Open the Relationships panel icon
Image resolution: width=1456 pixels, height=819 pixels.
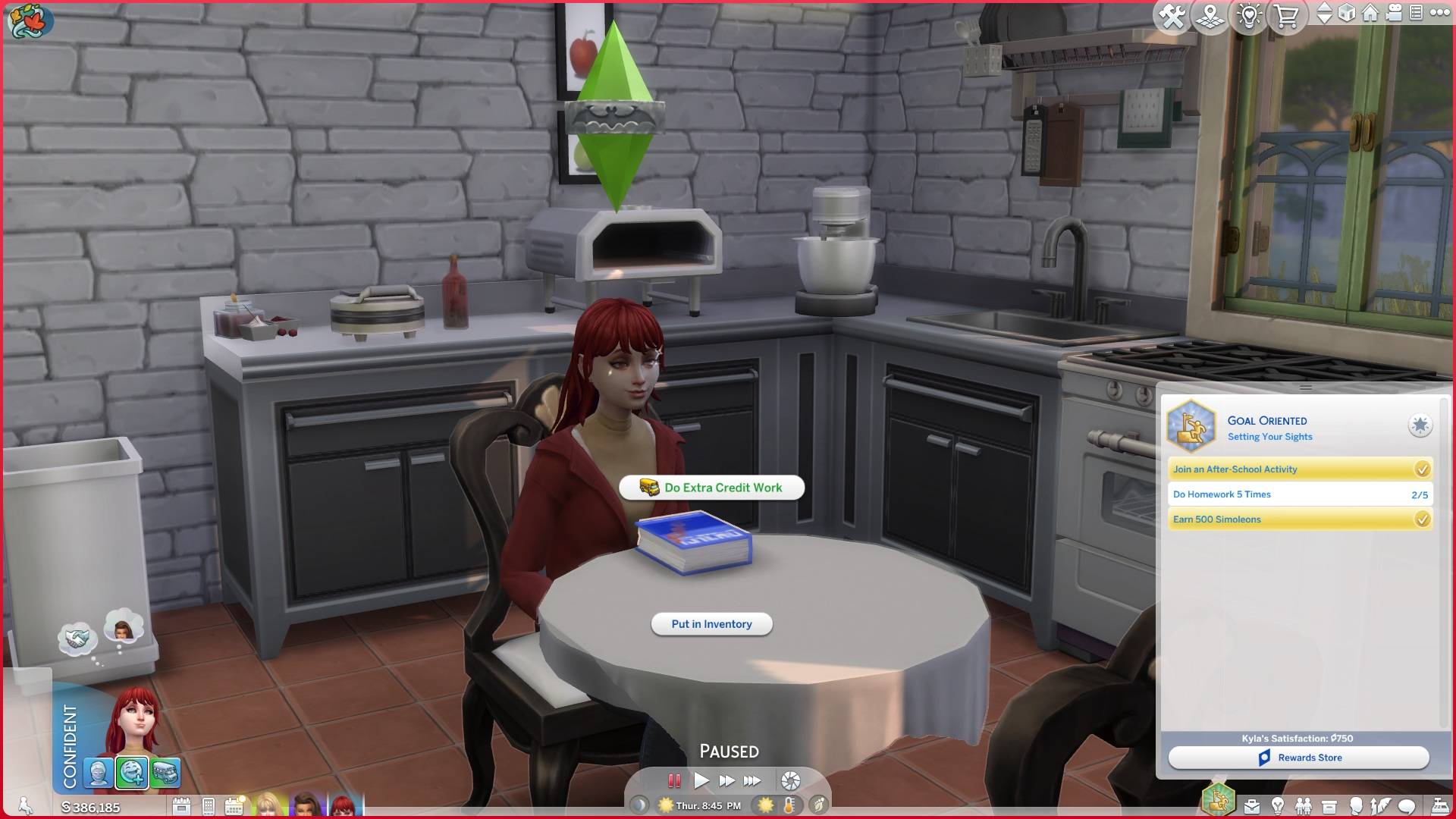point(1304,806)
